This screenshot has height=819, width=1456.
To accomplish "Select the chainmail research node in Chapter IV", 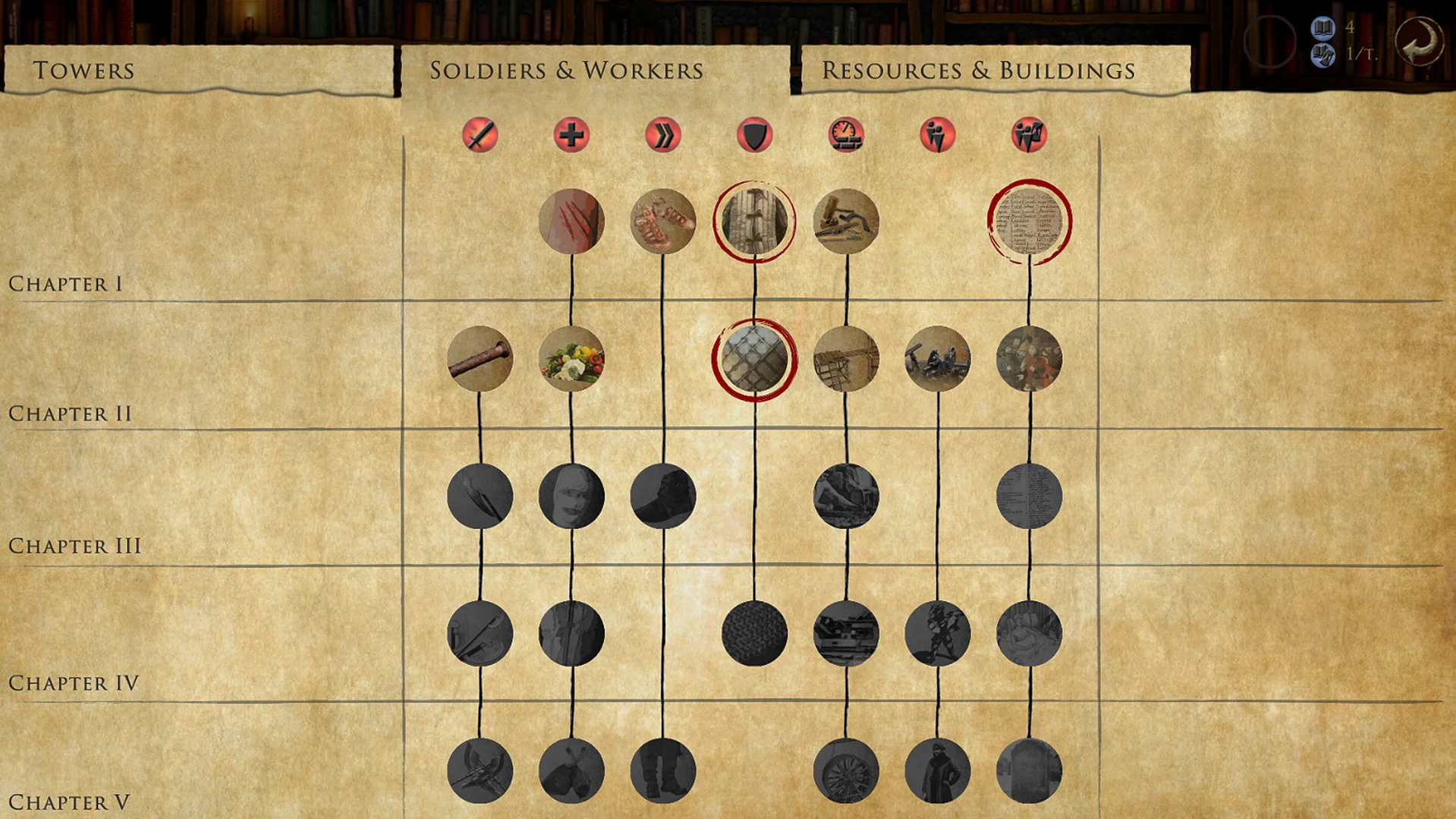I will (x=754, y=635).
